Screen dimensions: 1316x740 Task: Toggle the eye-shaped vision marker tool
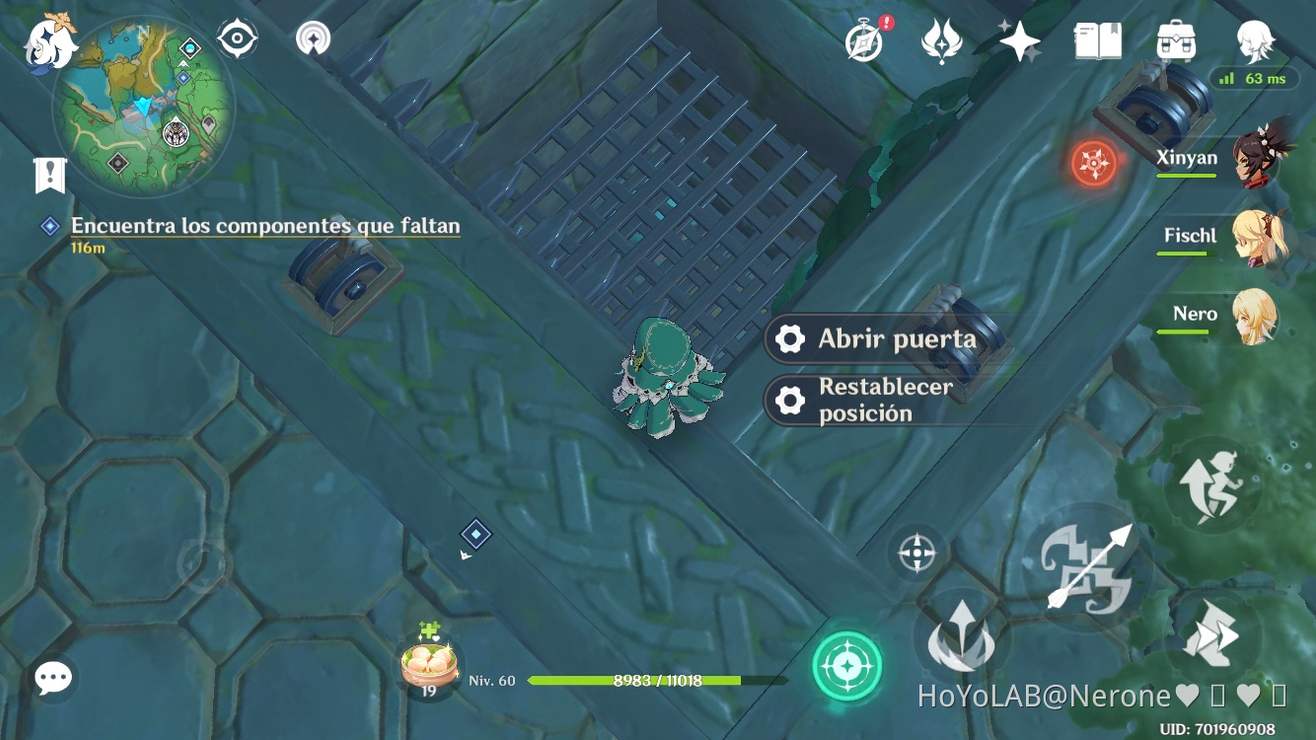point(237,37)
